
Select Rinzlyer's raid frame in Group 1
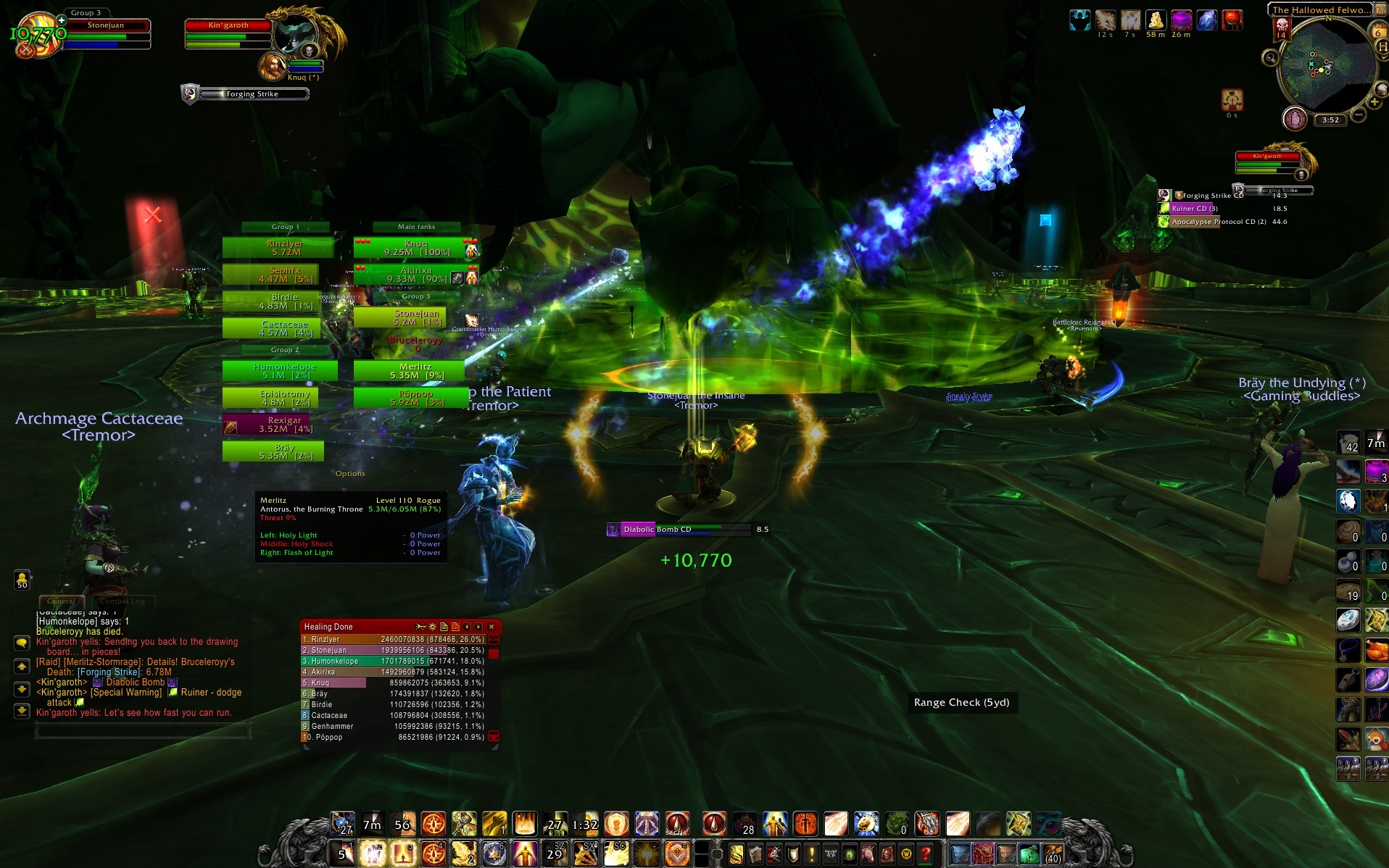[x=279, y=248]
